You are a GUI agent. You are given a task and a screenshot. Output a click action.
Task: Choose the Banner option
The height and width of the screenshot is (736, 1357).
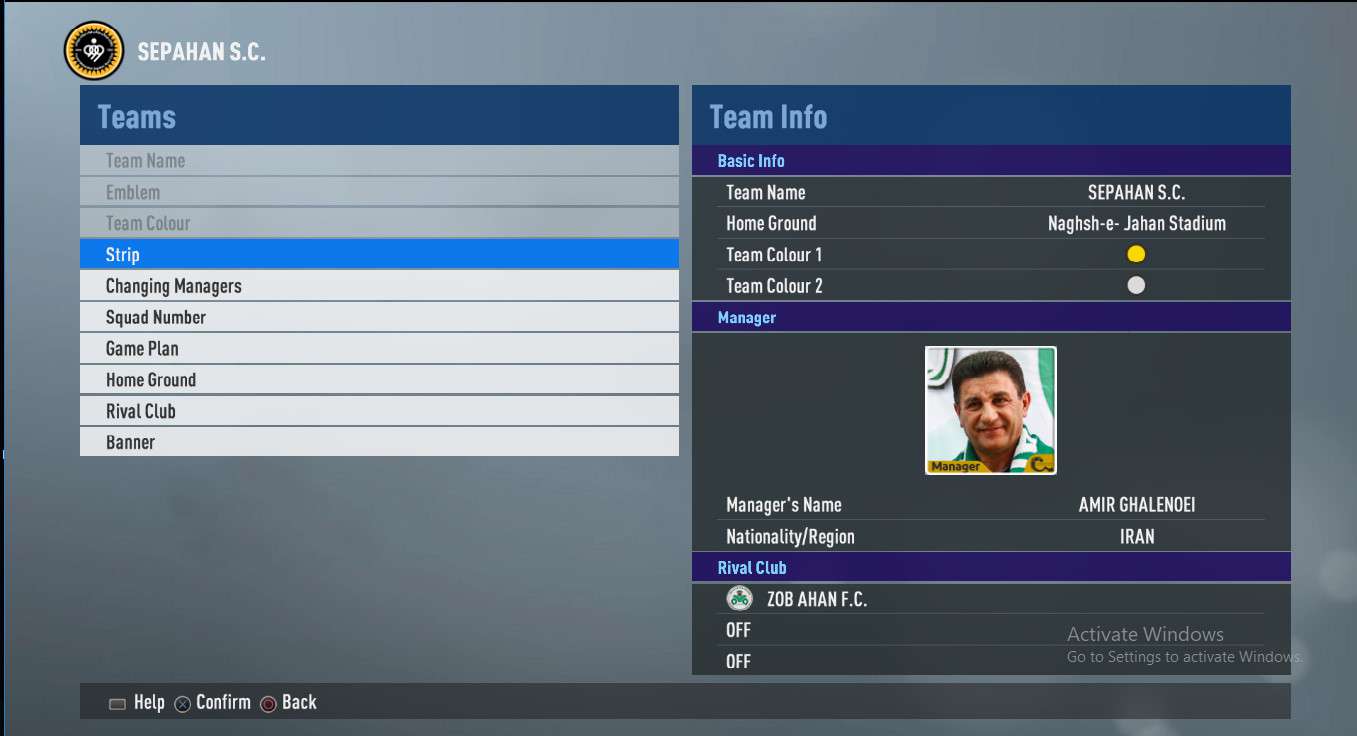379,442
